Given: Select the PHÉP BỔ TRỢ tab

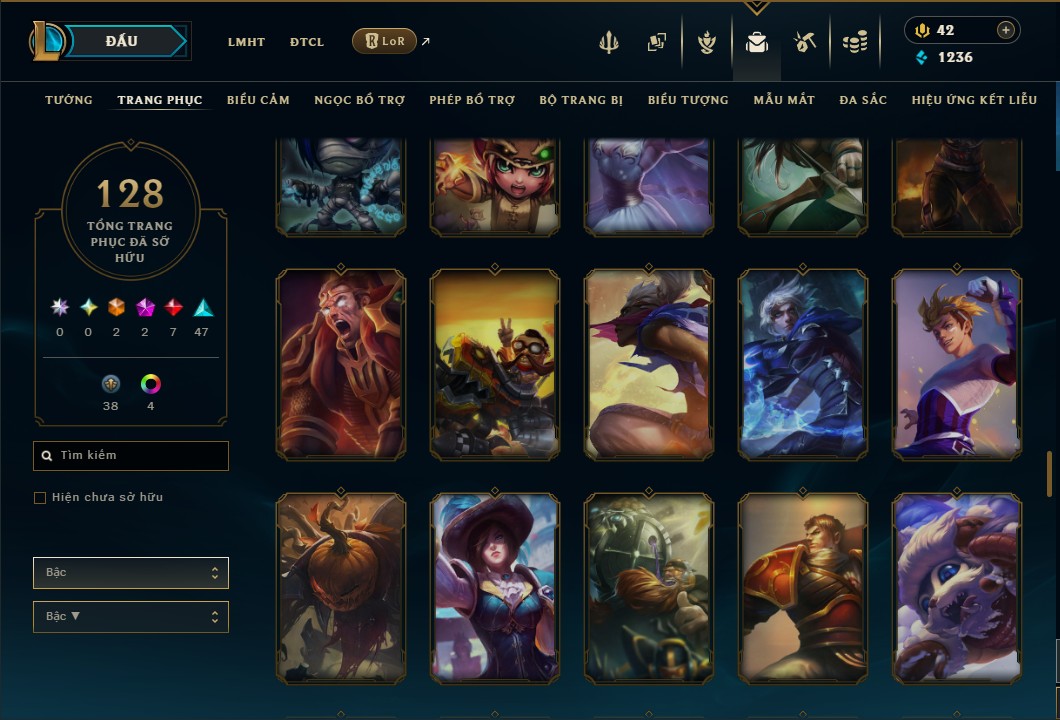Looking at the screenshot, I should (x=472, y=100).
